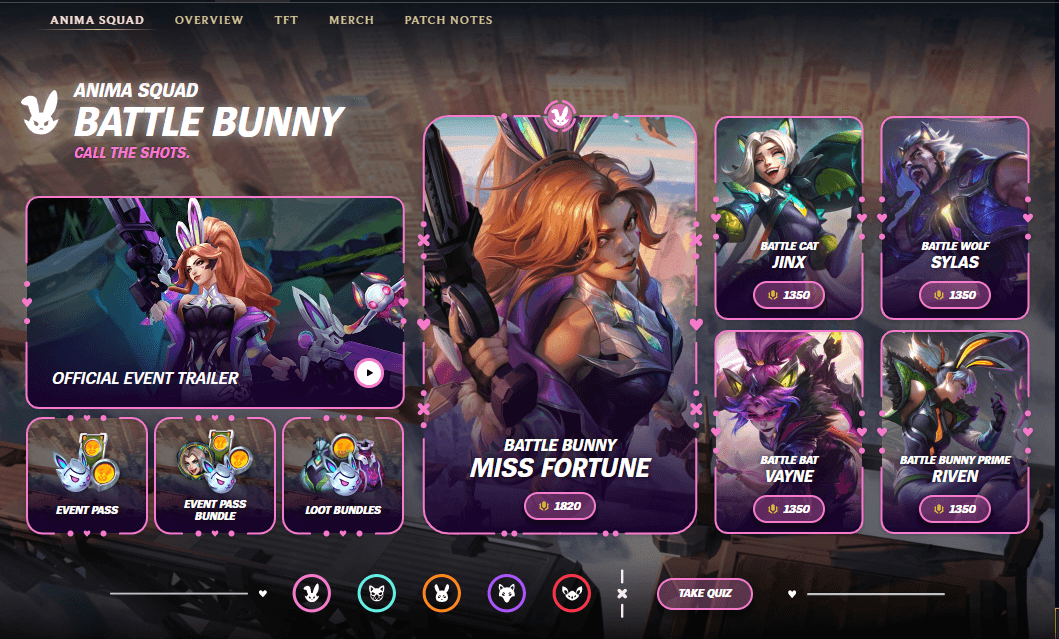Select the pink bunny faction icon
The height and width of the screenshot is (639, 1059).
tap(311, 594)
